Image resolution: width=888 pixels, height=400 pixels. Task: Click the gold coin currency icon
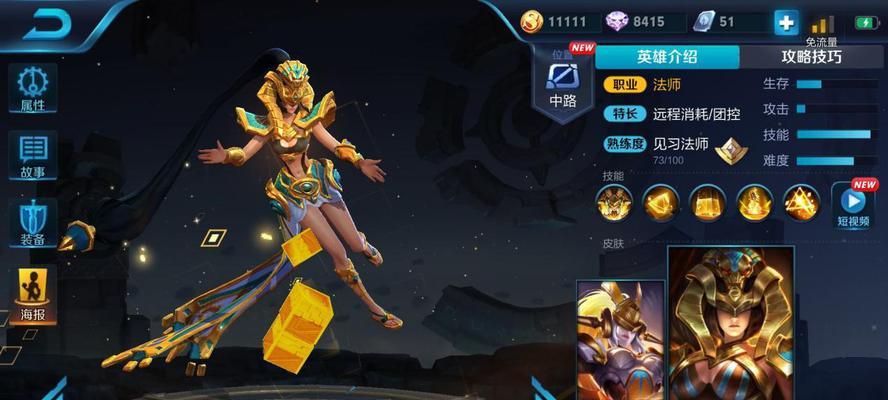pyautogui.click(x=532, y=22)
